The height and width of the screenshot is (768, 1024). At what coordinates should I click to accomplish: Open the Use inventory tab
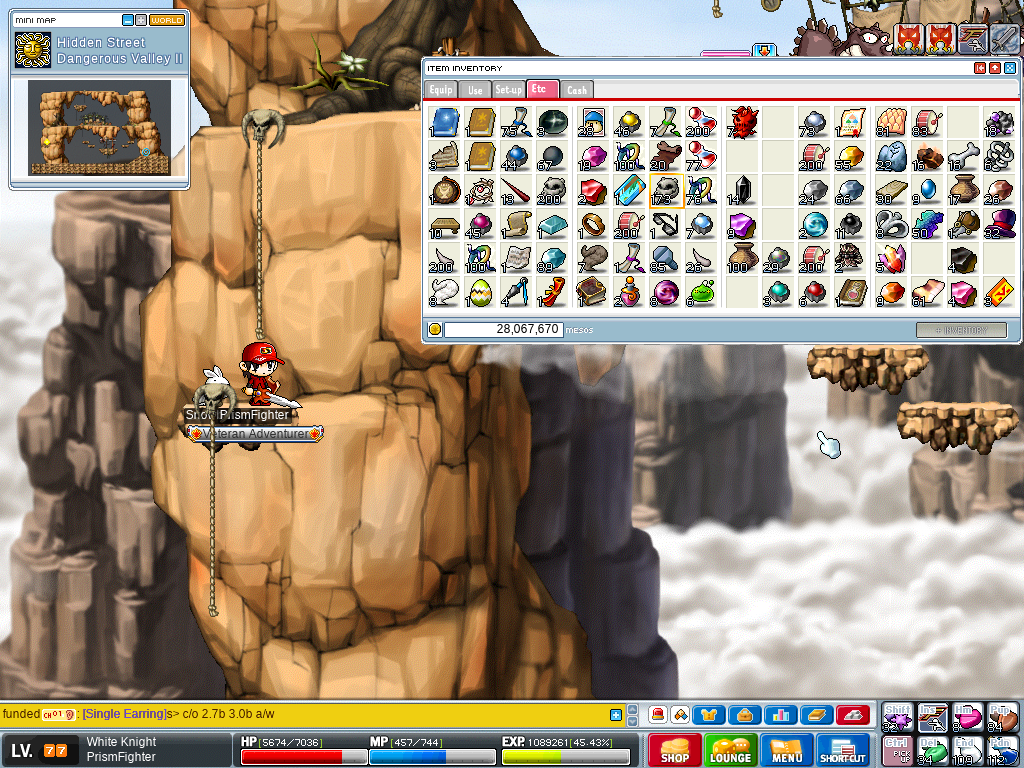coord(475,90)
